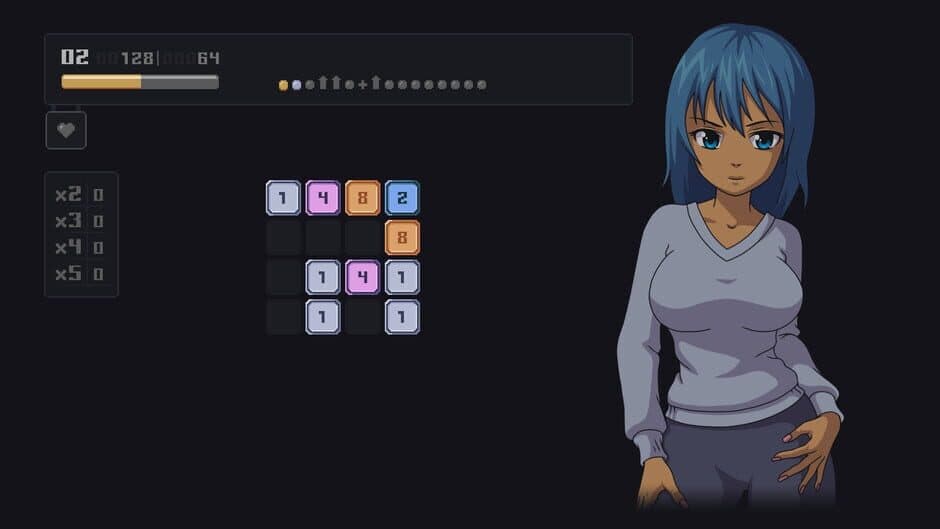Screen dimensions: 940x529
Task: Select the 4 tile between the 1 and 8
Action: pyautogui.click(x=323, y=198)
